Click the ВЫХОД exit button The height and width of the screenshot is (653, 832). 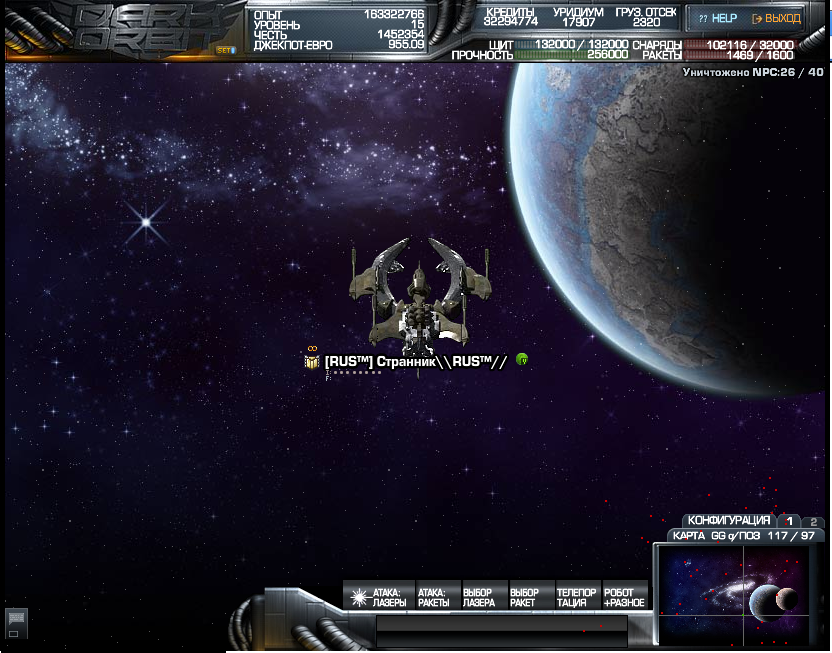(x=775, y=18)
